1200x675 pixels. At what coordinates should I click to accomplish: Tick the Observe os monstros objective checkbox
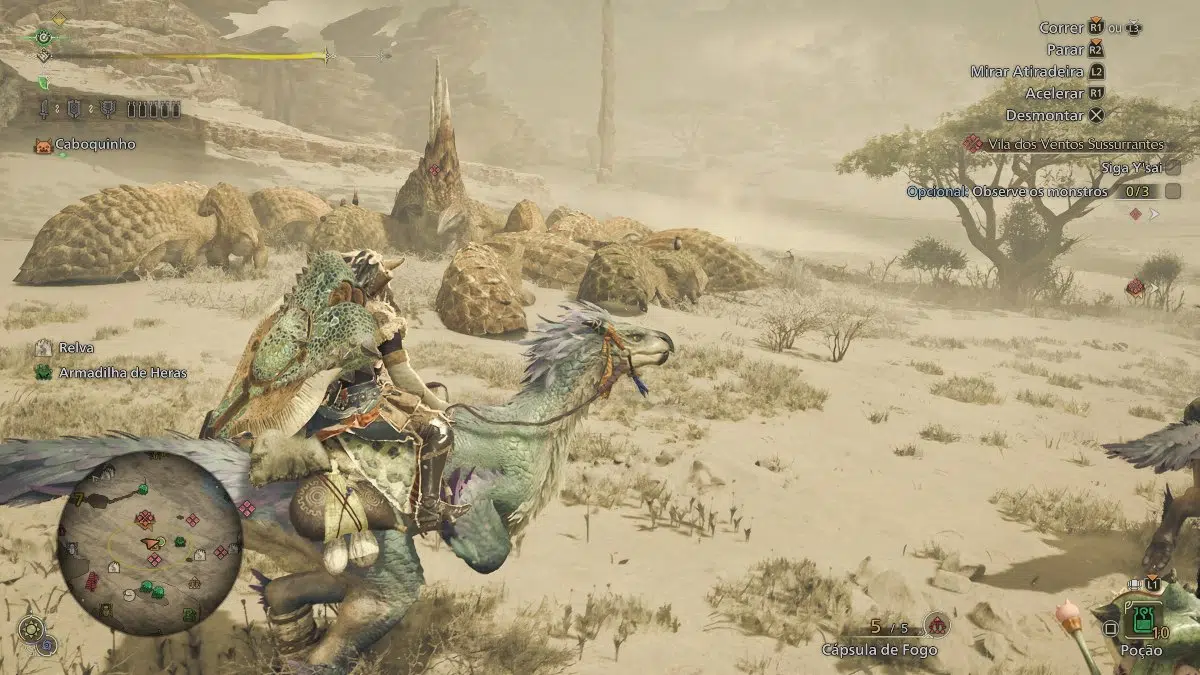point(1173,191)
